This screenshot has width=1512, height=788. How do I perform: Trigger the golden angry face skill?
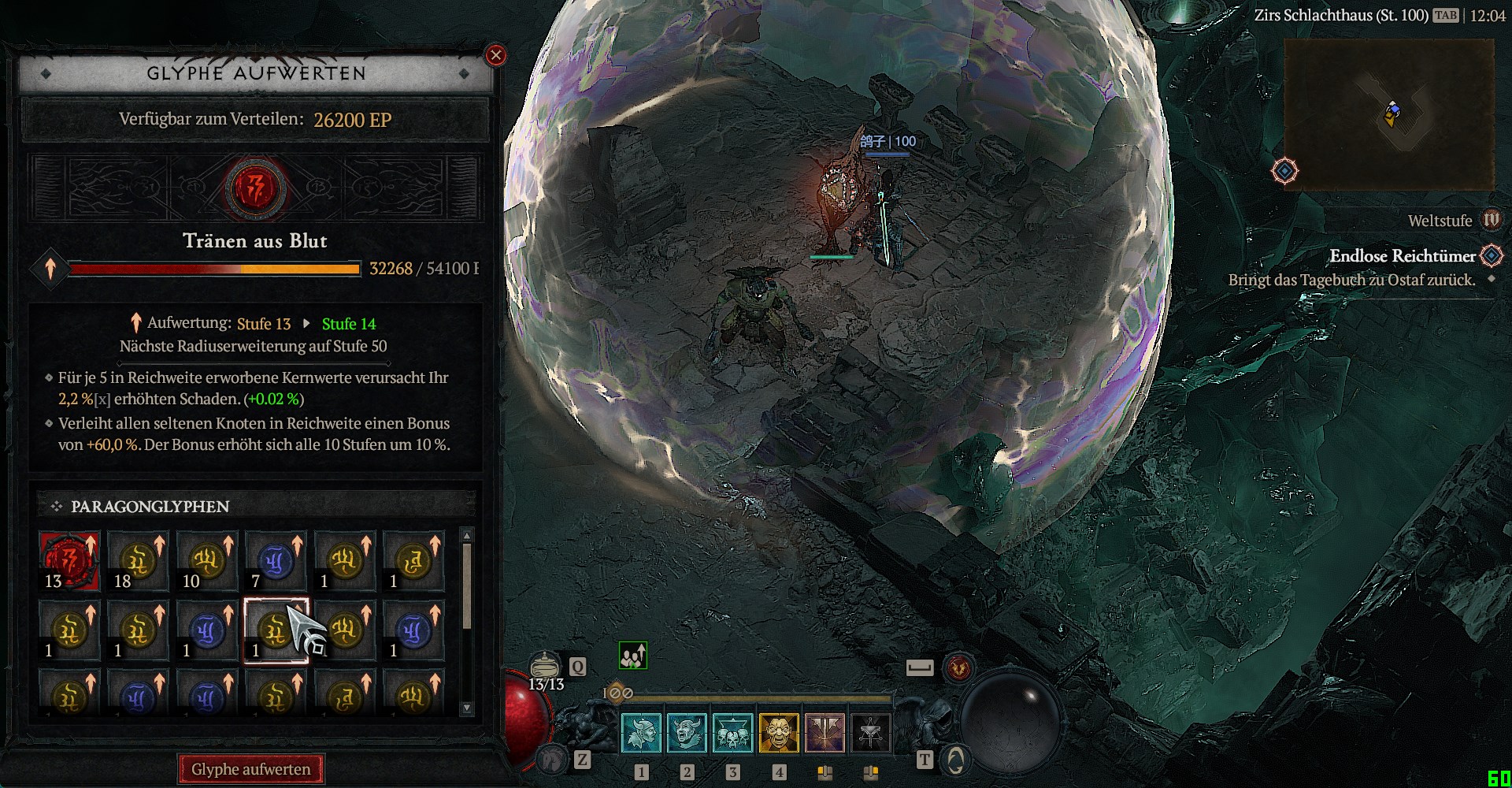(778, 733)
